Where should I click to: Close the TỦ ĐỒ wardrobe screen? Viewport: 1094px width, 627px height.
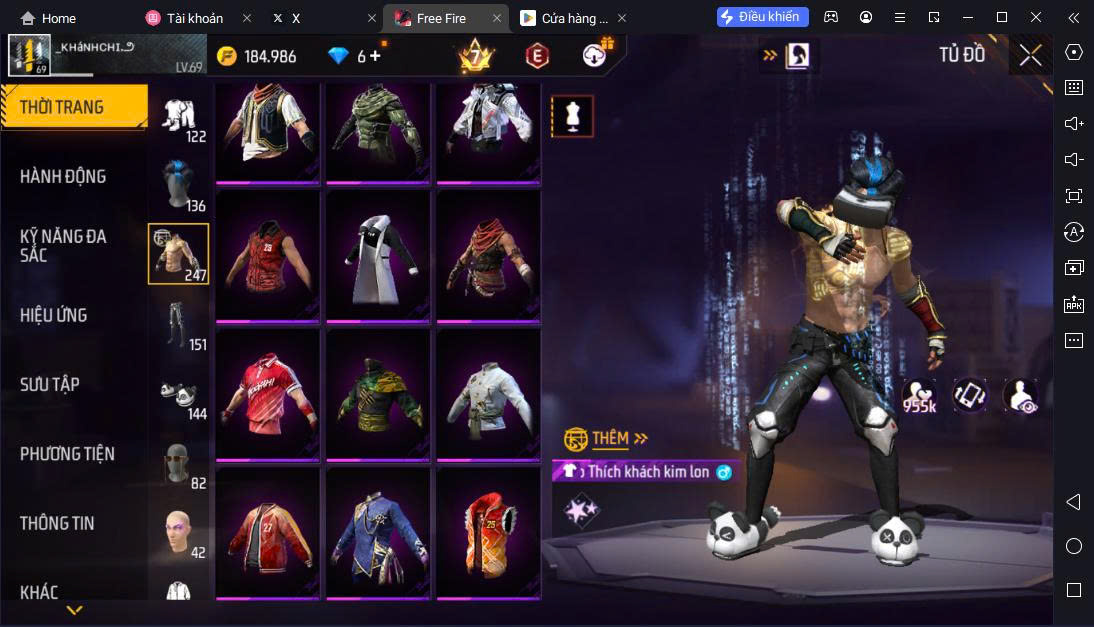[1030, 56]
